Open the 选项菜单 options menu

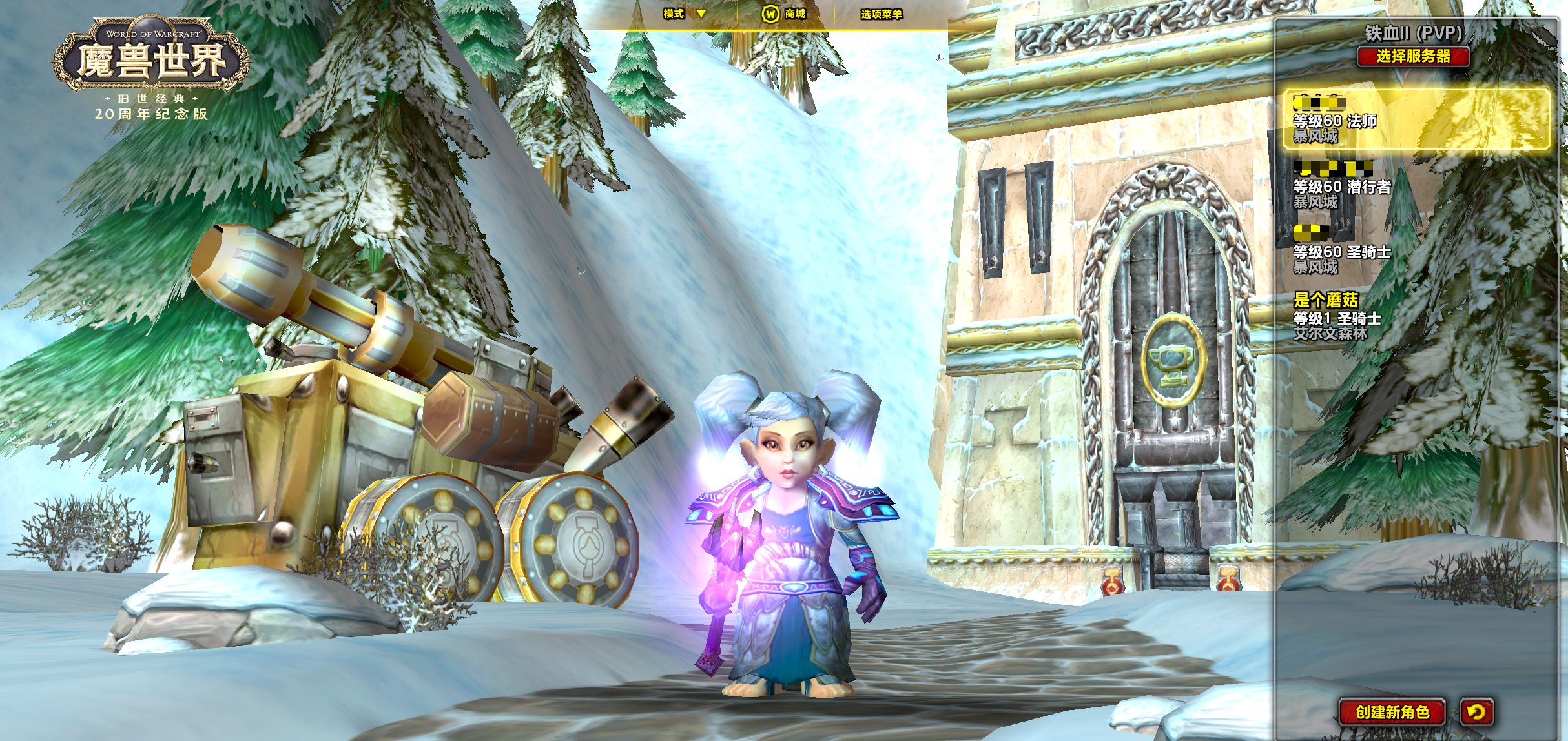click(881, 14)
